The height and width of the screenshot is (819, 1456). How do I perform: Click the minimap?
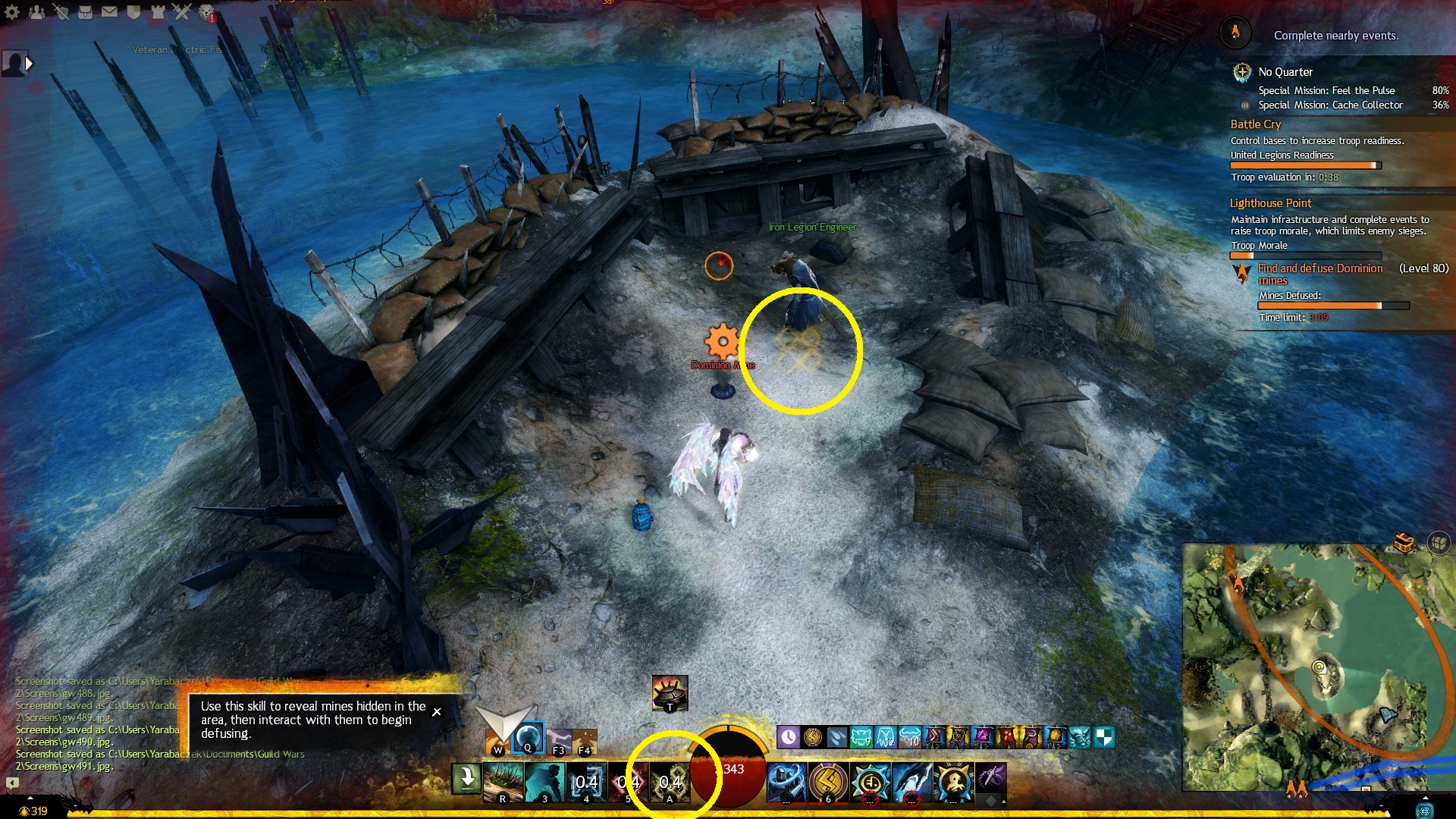point(1318,667)
